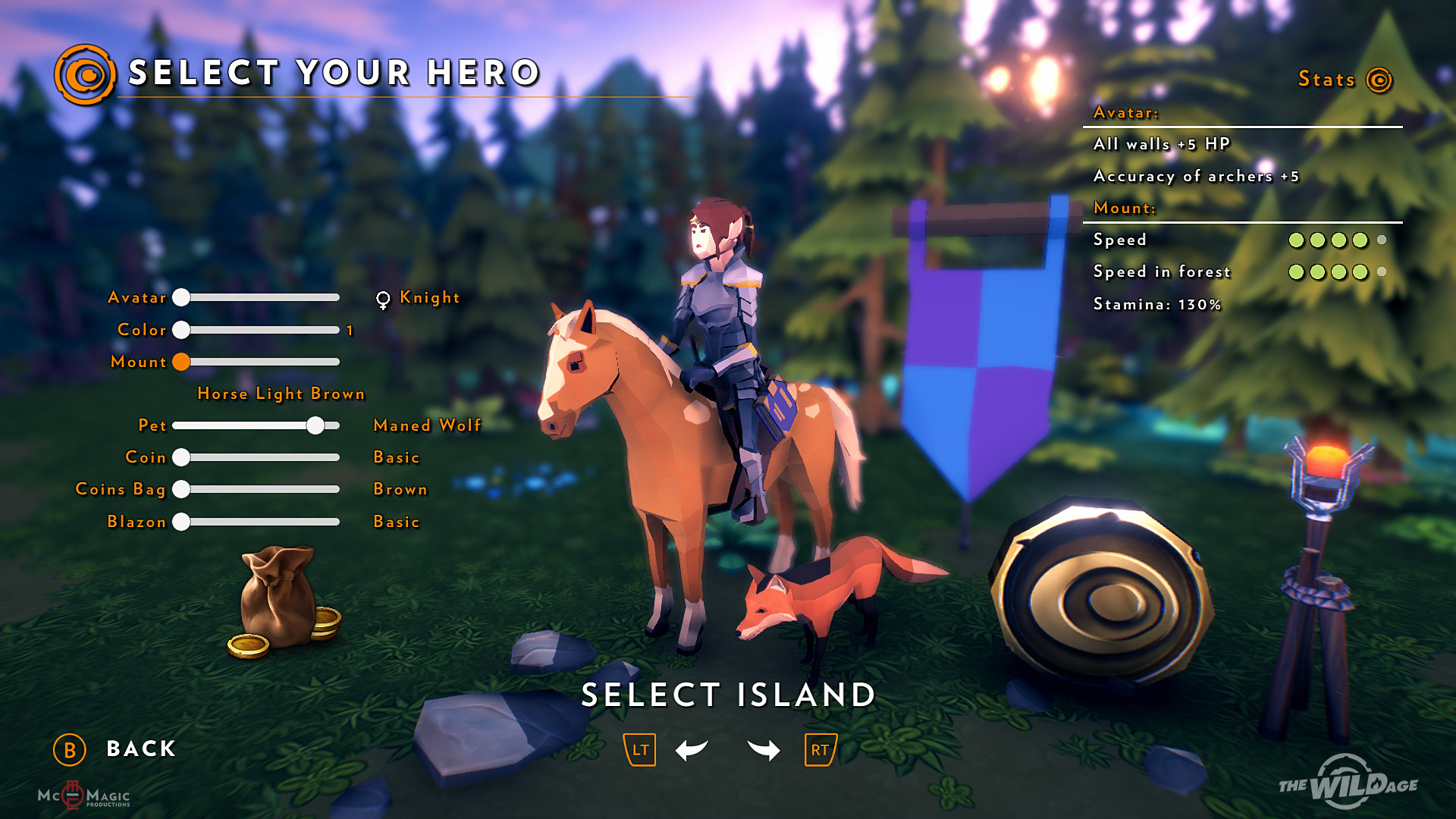
Task: Click the Color slider handle
Action: click(181, 330)
